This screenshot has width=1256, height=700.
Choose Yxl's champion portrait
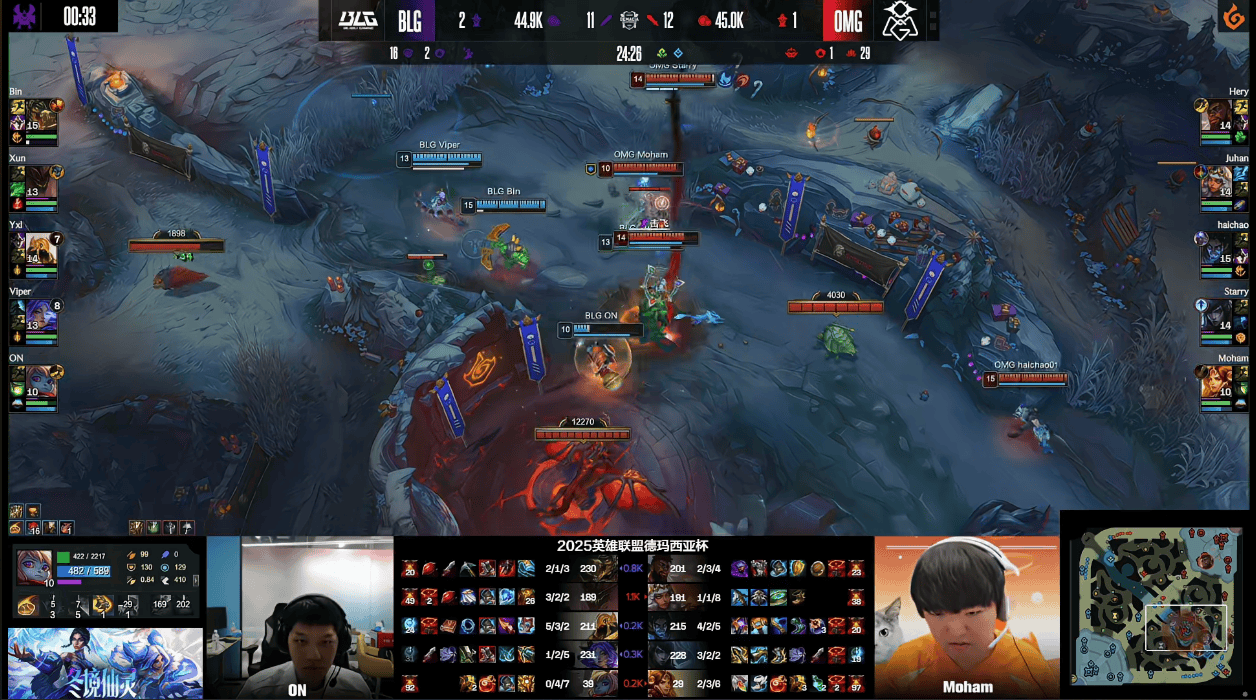coord(40,246)
